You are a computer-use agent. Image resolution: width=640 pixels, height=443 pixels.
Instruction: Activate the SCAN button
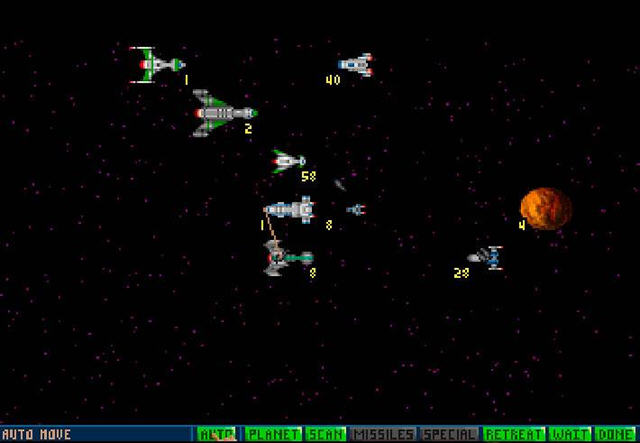[x=324, y=434]
